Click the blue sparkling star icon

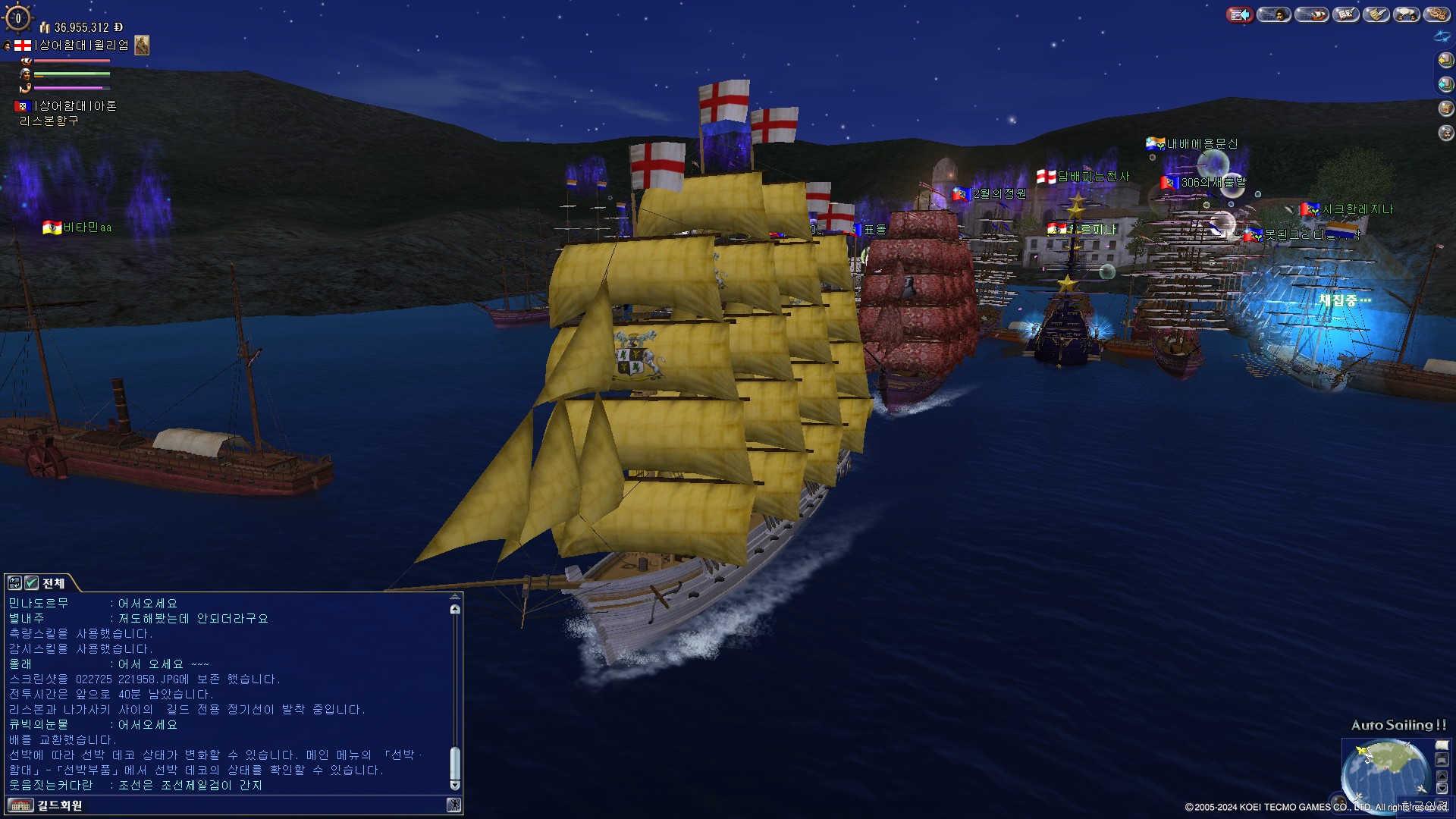click(1442, 36)
